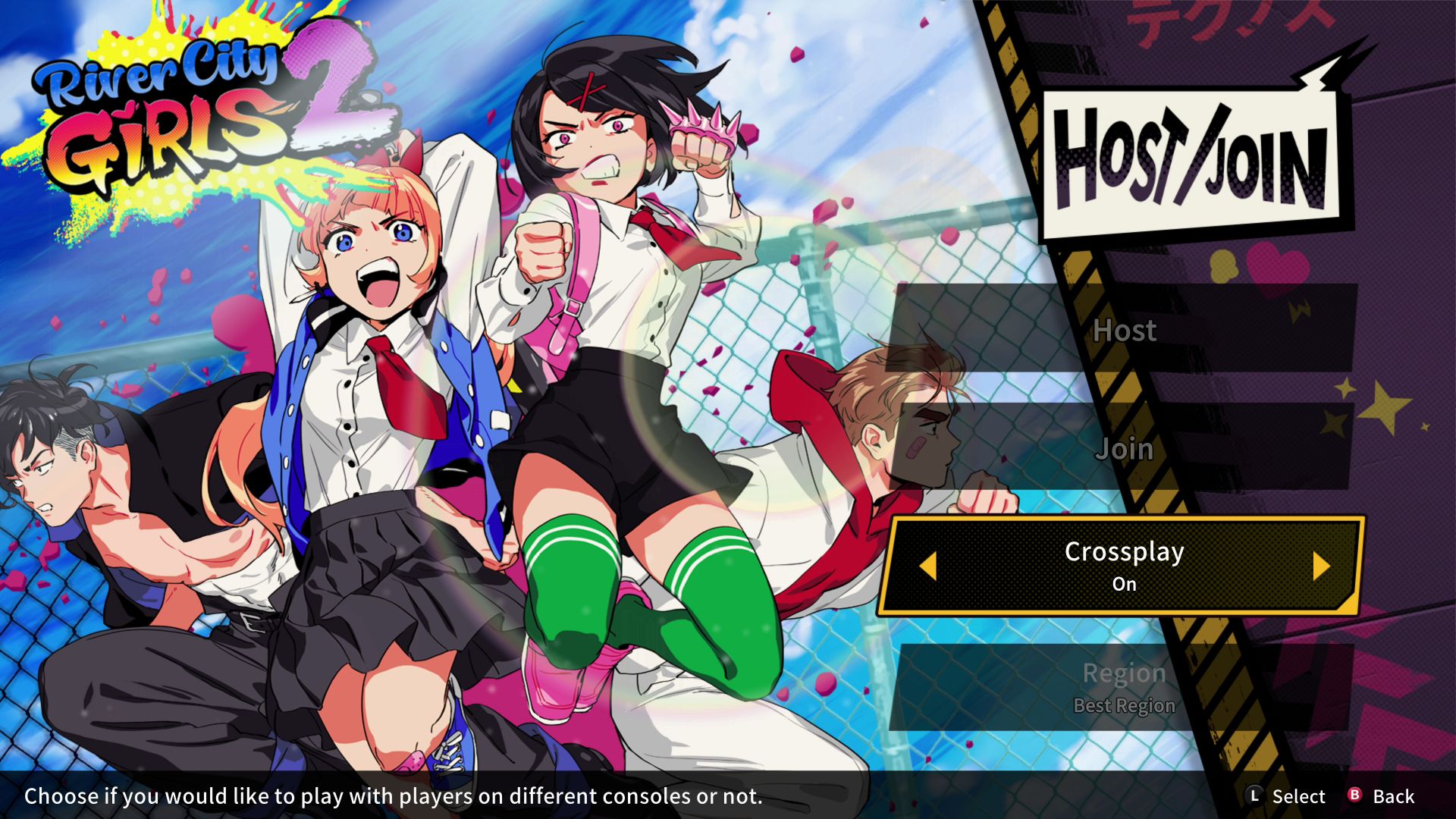1456x819 pixels.
Task: Click the "Best Region" dropdown value
Action: pyautogui.click(x=1123, y=705)
